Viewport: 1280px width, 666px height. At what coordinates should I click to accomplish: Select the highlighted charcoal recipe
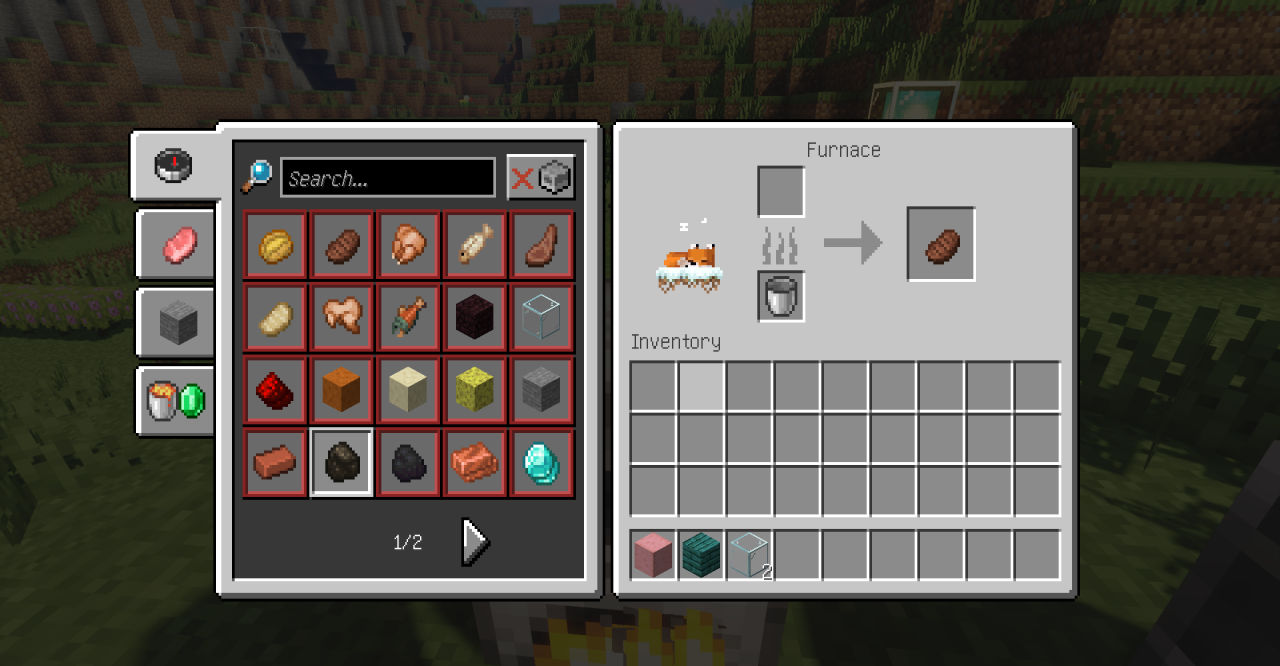(342, 463)
